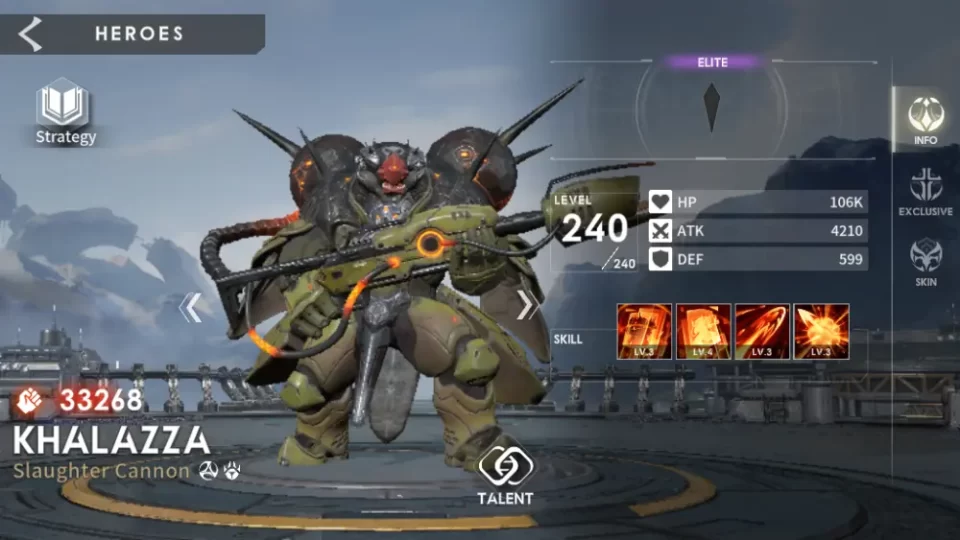Open the Strategy guide book
This screenshot has height=540, width=960.
(x=65, y=112)
